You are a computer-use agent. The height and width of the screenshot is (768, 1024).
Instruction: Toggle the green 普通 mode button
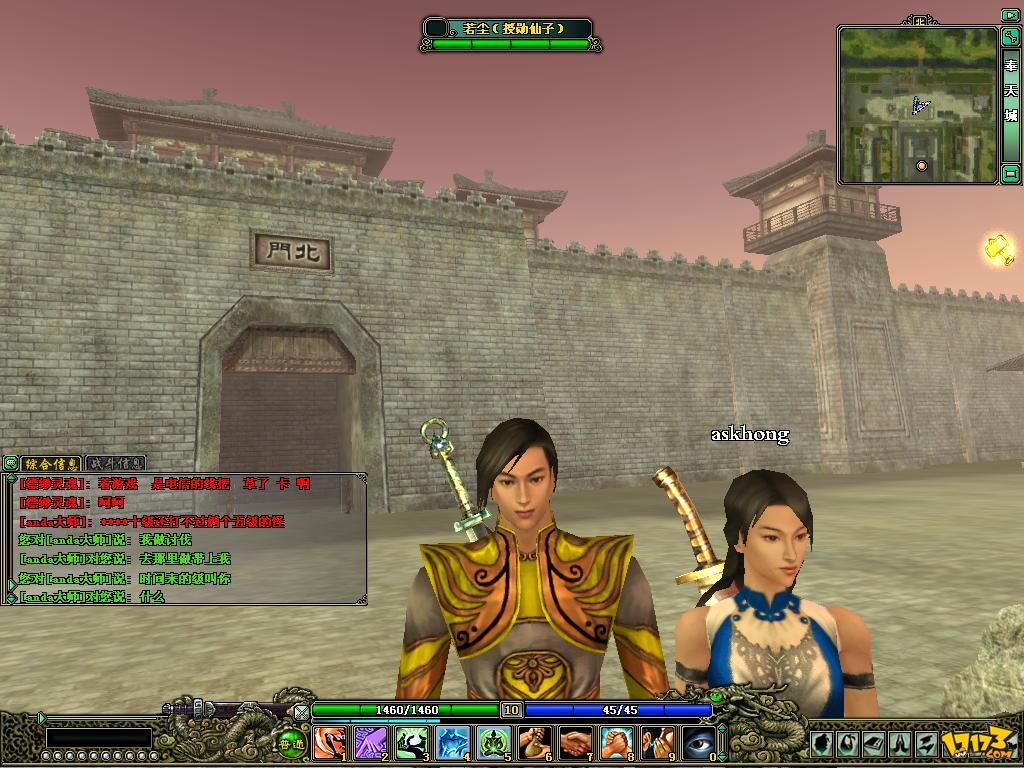[x=291, y=743]
